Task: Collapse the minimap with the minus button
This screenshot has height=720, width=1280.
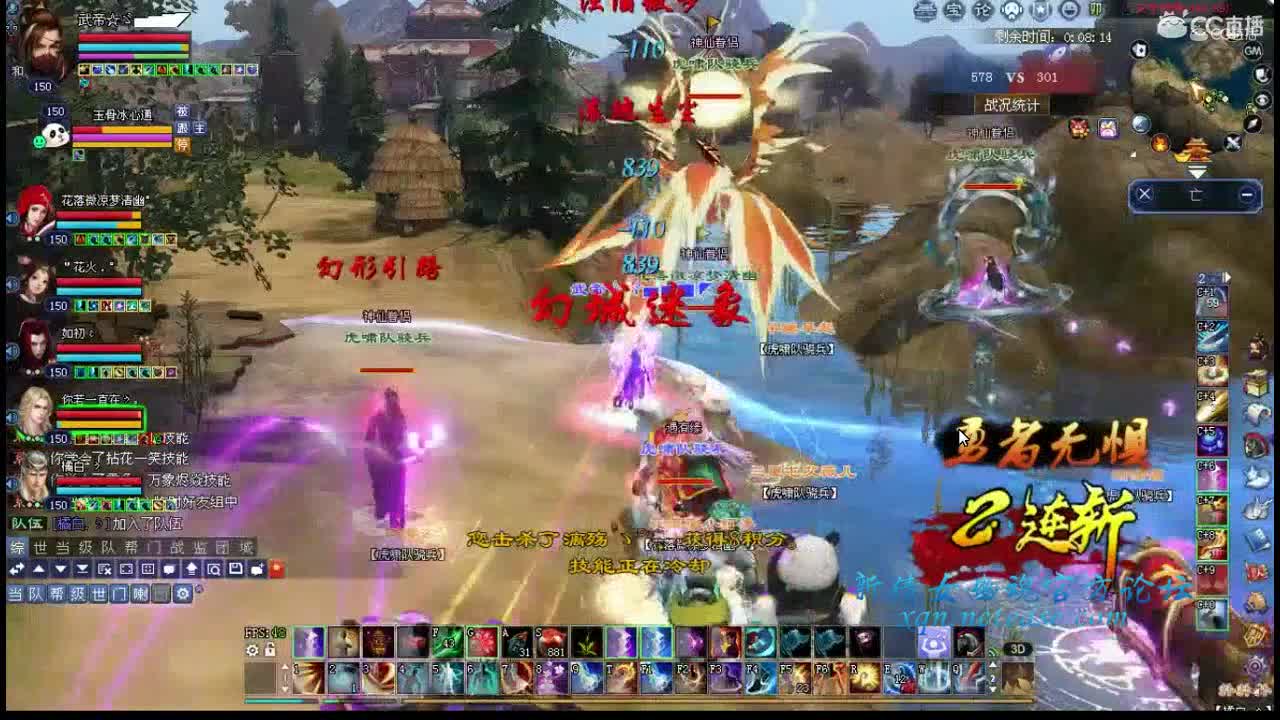Action: click(x=1246, y=193)
